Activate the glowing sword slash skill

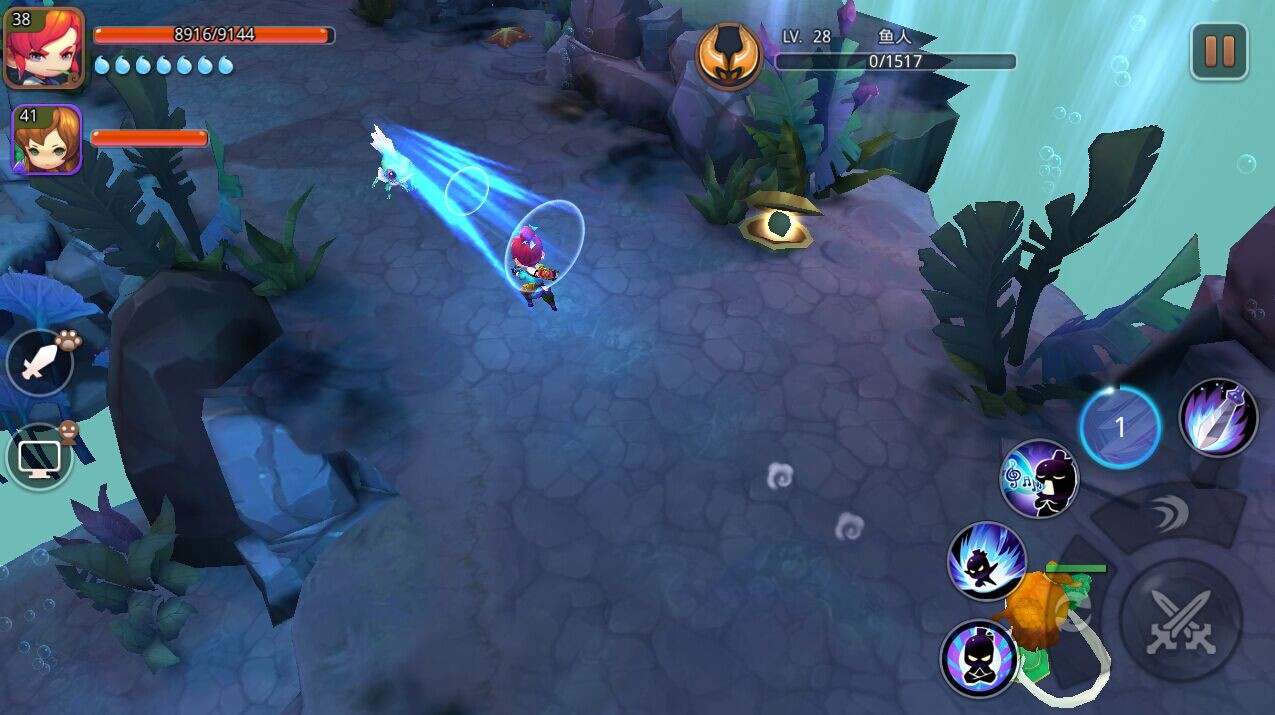1218,418
